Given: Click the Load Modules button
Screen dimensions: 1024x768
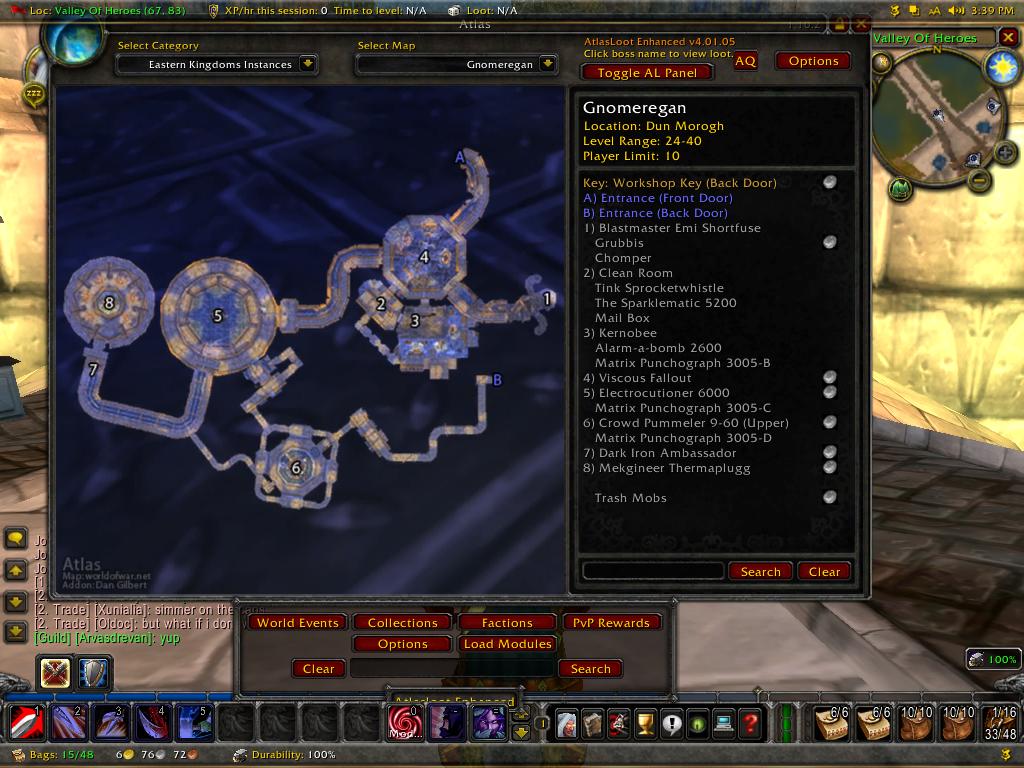Looking at the screenshot, I should (508, 644).
